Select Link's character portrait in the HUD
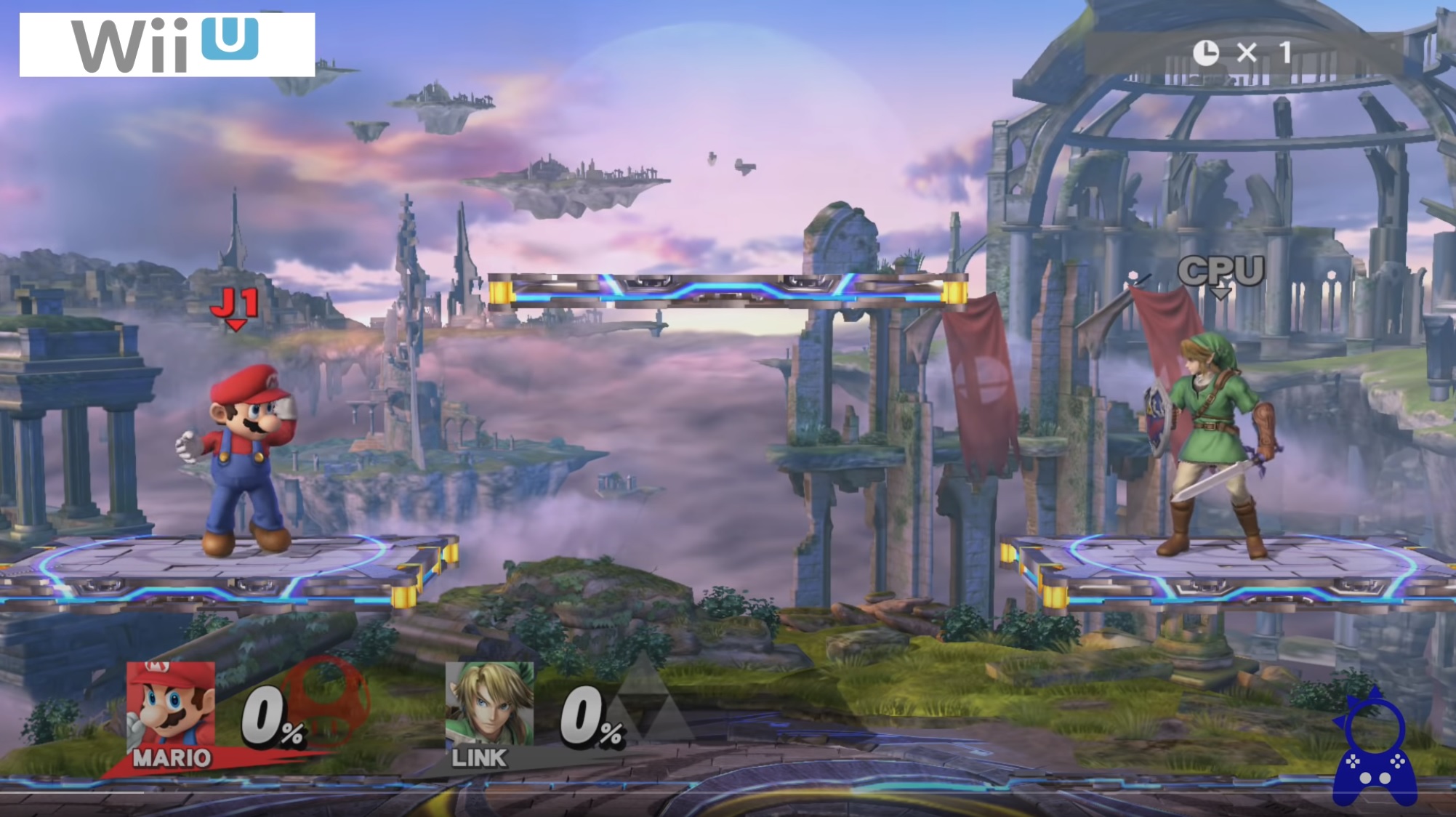The width and height of the screenshot is (1456, 817). [489, 704]
